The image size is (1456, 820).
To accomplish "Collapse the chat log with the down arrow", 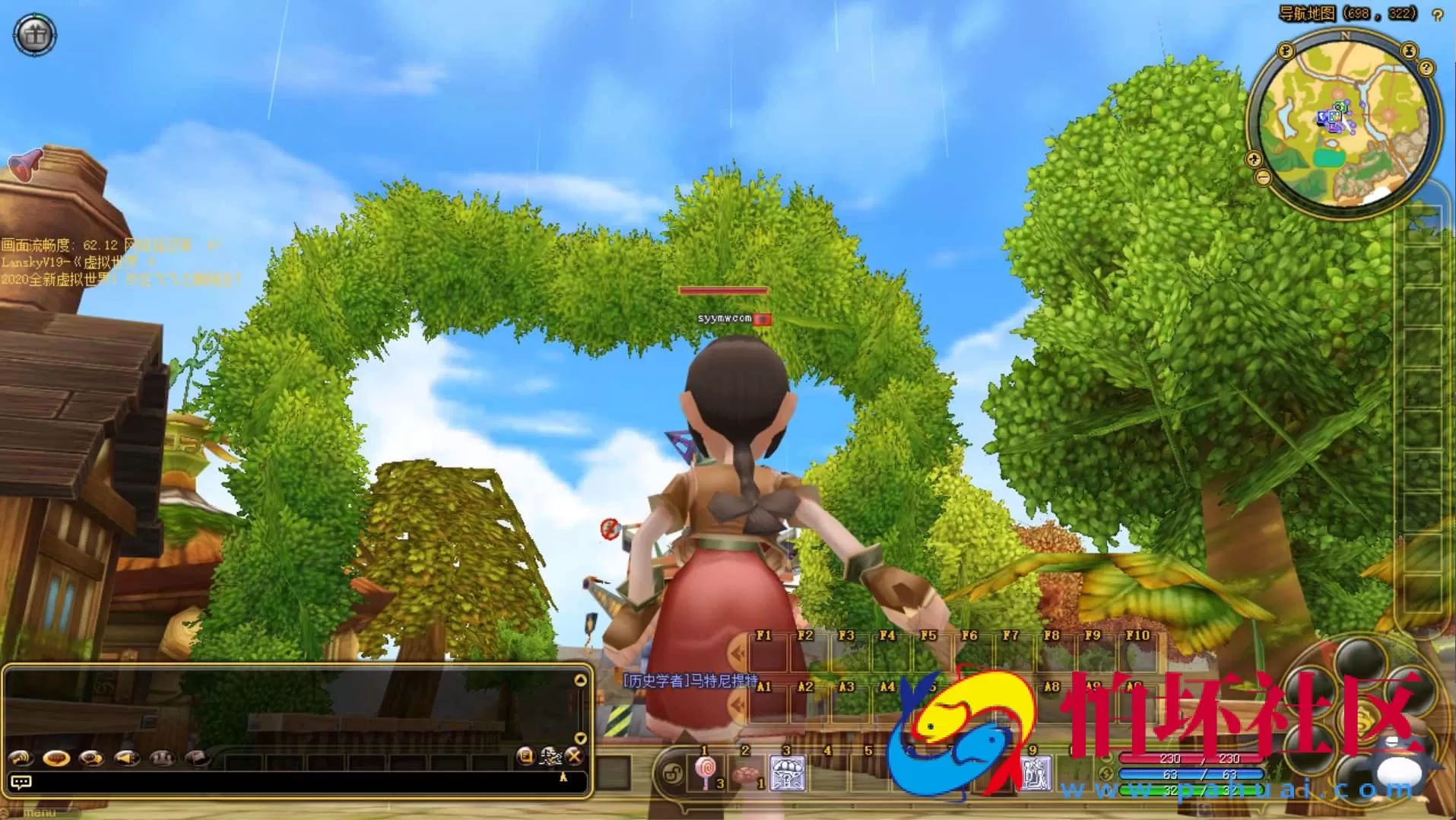I will 582,738.
